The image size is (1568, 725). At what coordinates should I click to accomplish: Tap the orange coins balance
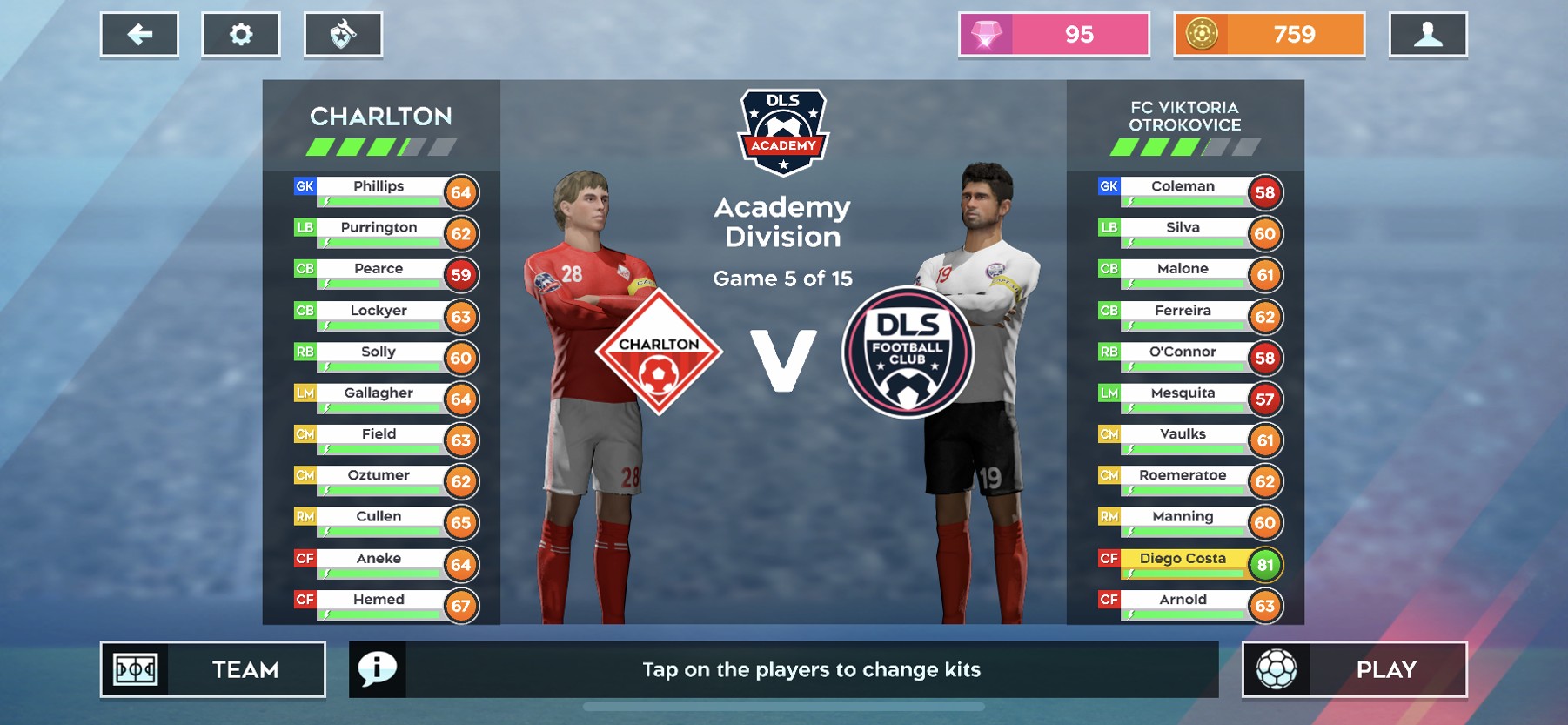(x=1269, y=35)
